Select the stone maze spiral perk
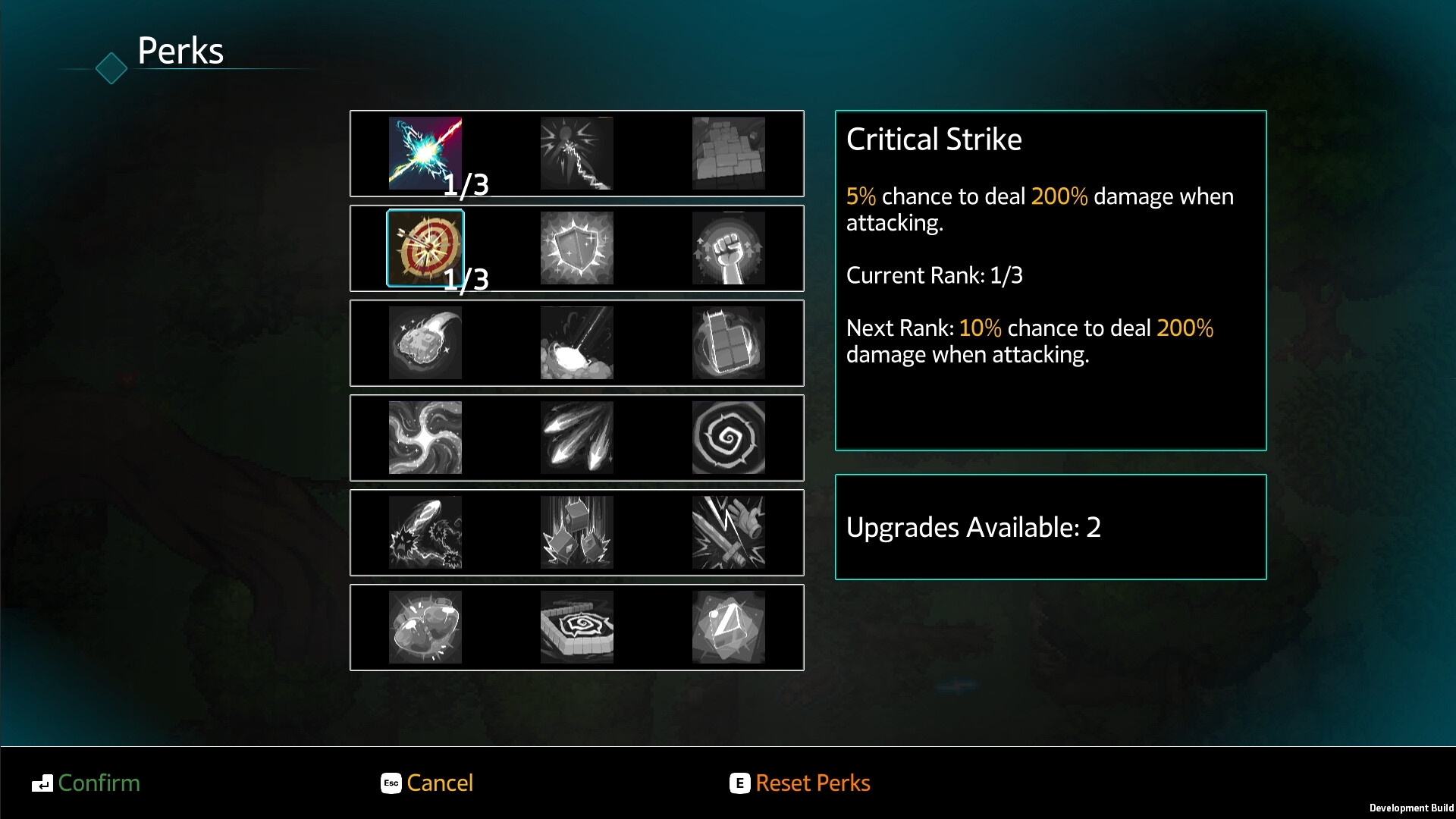The width and height of the screenshot is (1456, 819). [577, 627]
